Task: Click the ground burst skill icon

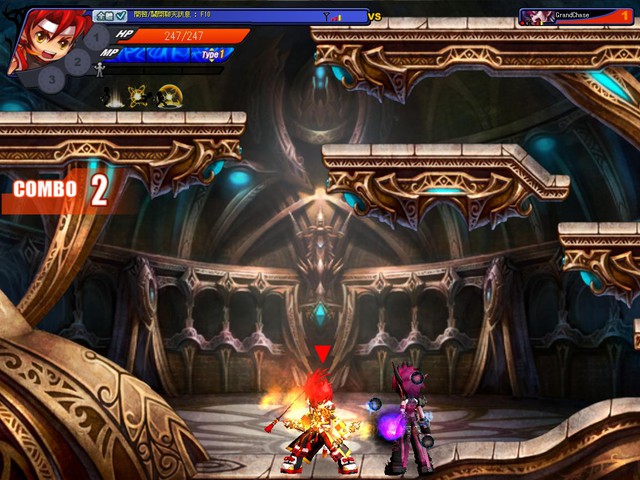Action: point(116,96)
